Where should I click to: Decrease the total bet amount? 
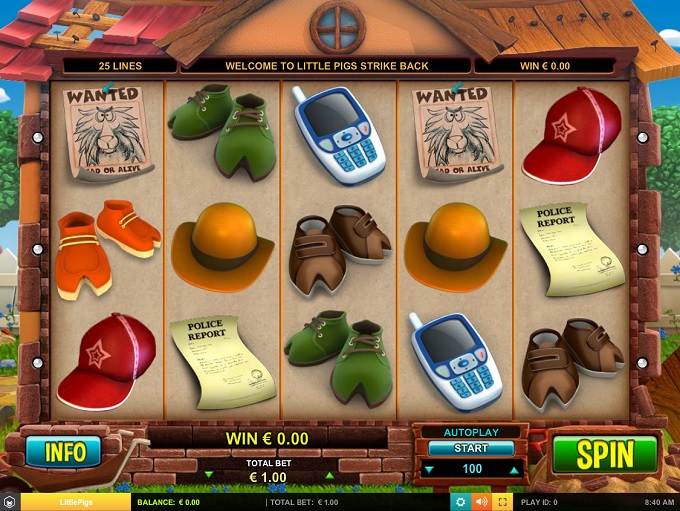click(208, 476)
